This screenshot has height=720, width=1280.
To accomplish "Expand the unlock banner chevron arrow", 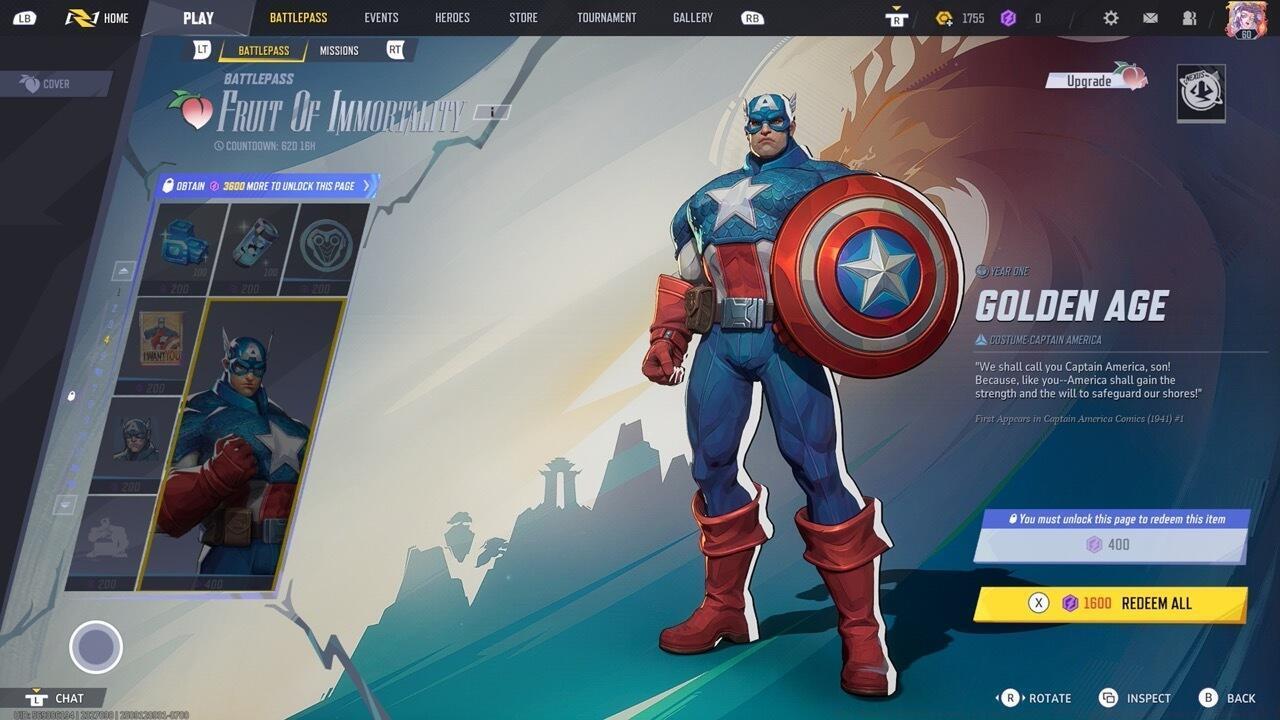I will pyautogui.click(x=368, y=185).
